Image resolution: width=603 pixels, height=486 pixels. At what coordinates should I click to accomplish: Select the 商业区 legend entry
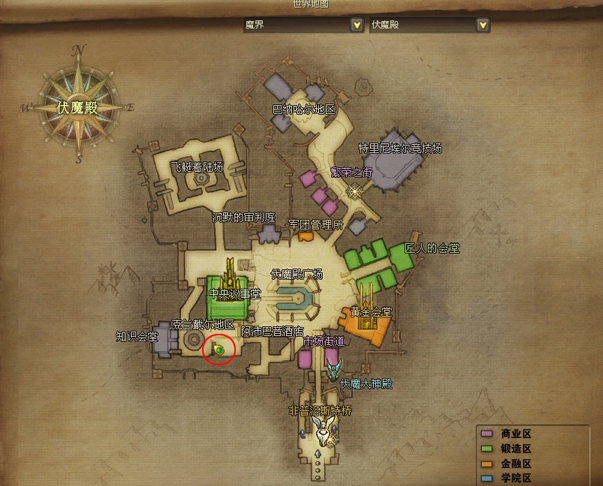pyautogui.click(x=519, y=436)
